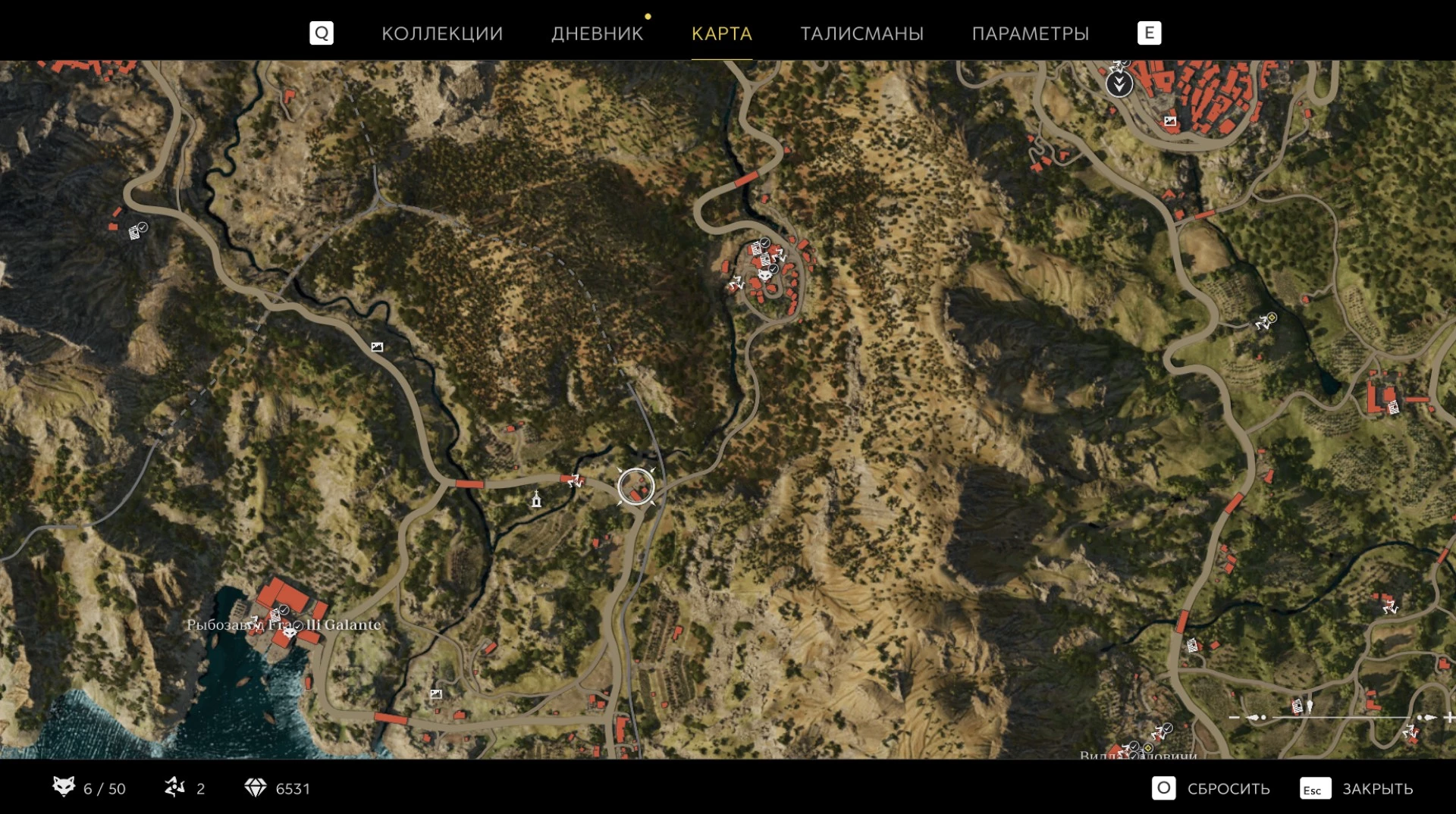
Task: Click the chapel shrine map marker
Action: [536, 499]
